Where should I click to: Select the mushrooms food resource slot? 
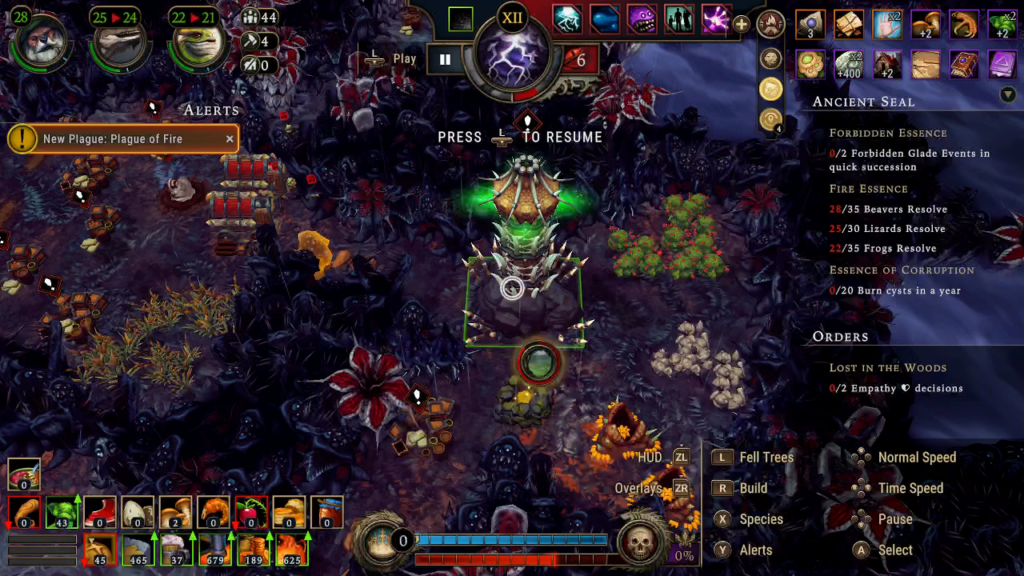pos(175,512)
